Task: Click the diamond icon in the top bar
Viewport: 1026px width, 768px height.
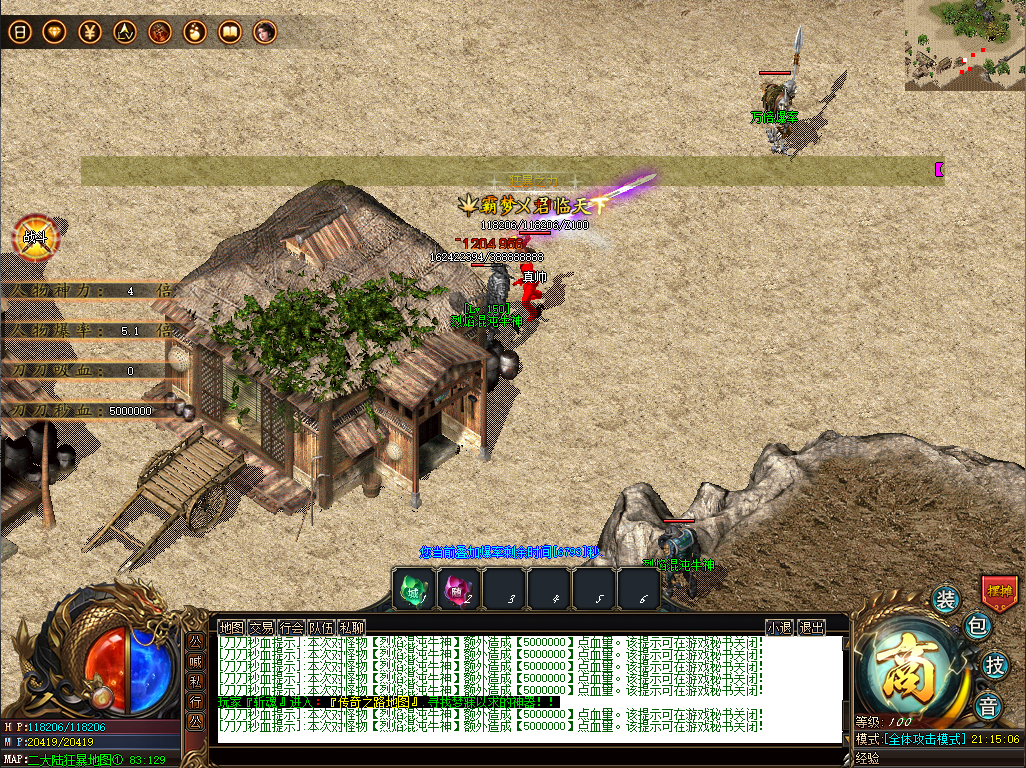Action: tap(54, 32)
